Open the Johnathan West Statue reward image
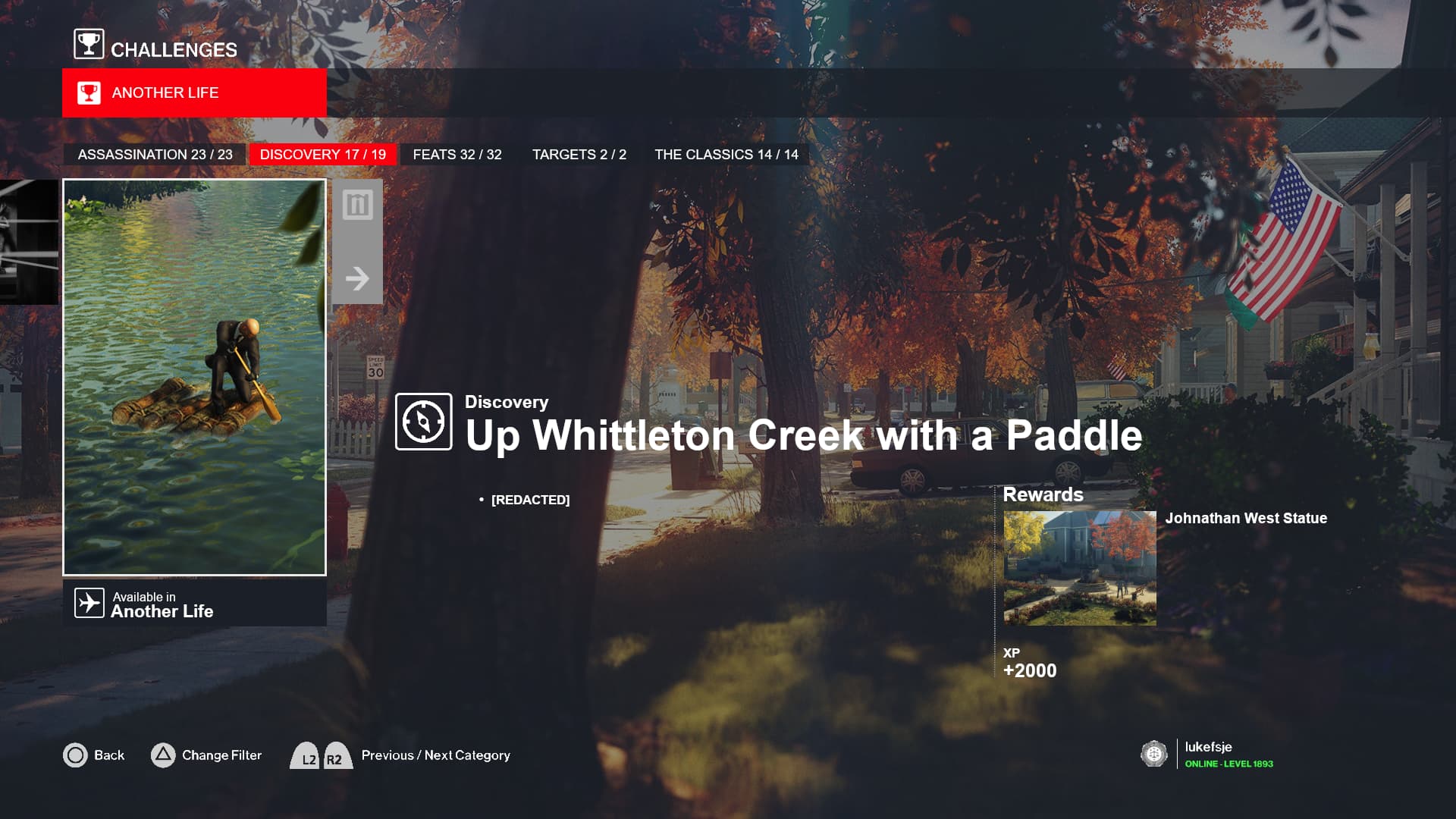Screen dimensions: 1456x819 point(1079,568)
